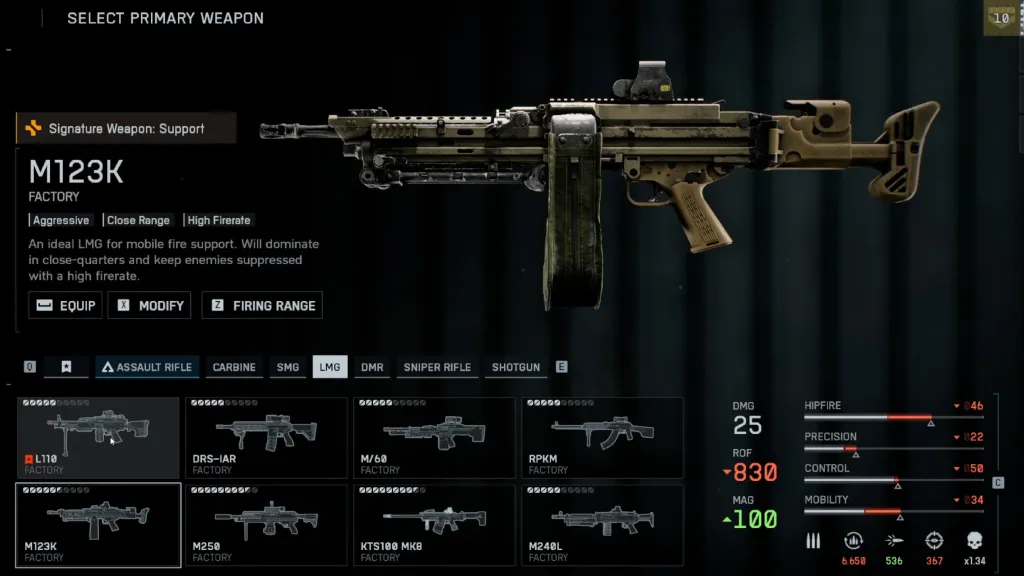The width and height of the screenshot is (1024, 576).
Task: Choose the DRS-IAR machine gun
Action: coord(266,437)
